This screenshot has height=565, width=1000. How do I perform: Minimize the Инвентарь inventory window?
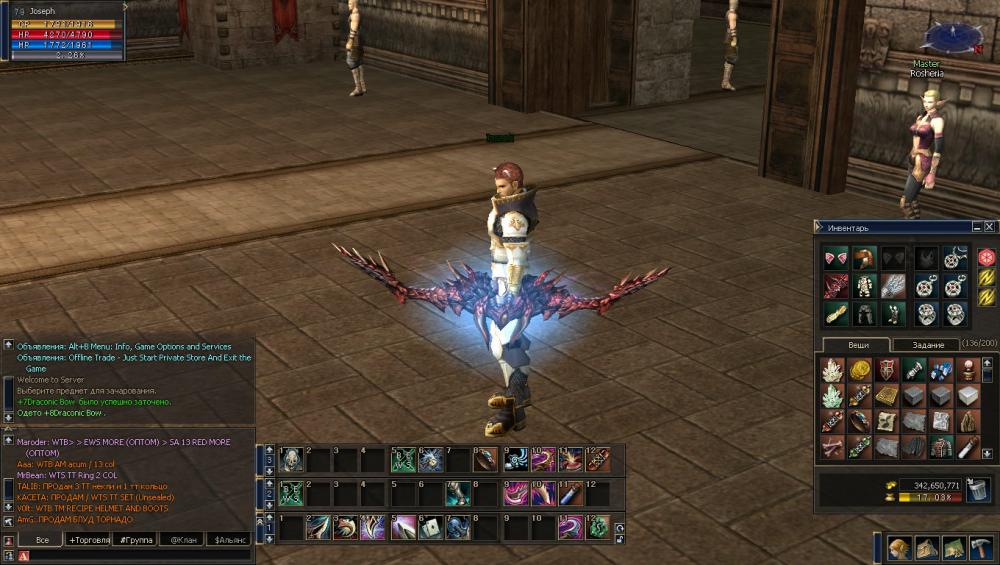pos(977,227)
